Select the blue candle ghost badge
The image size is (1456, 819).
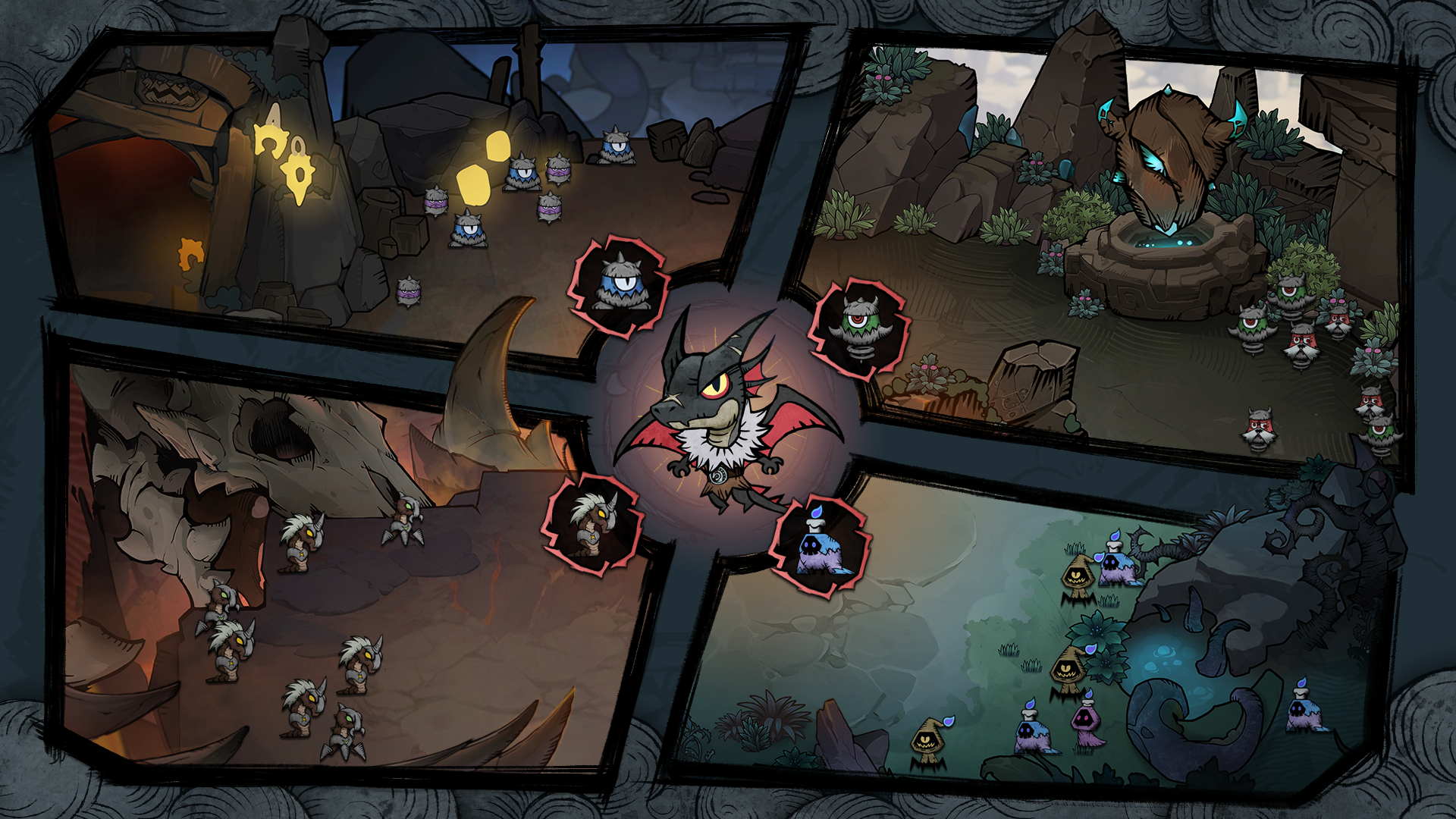tap(820, 546)
